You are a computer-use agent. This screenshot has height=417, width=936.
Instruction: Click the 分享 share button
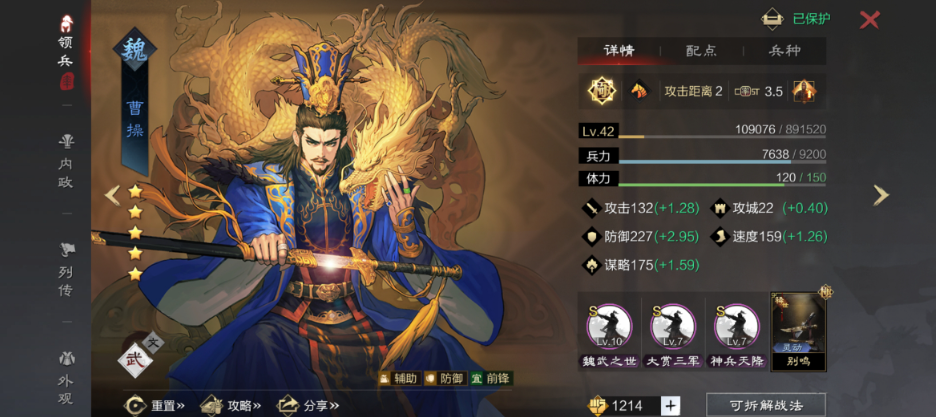tap(306, 405)
